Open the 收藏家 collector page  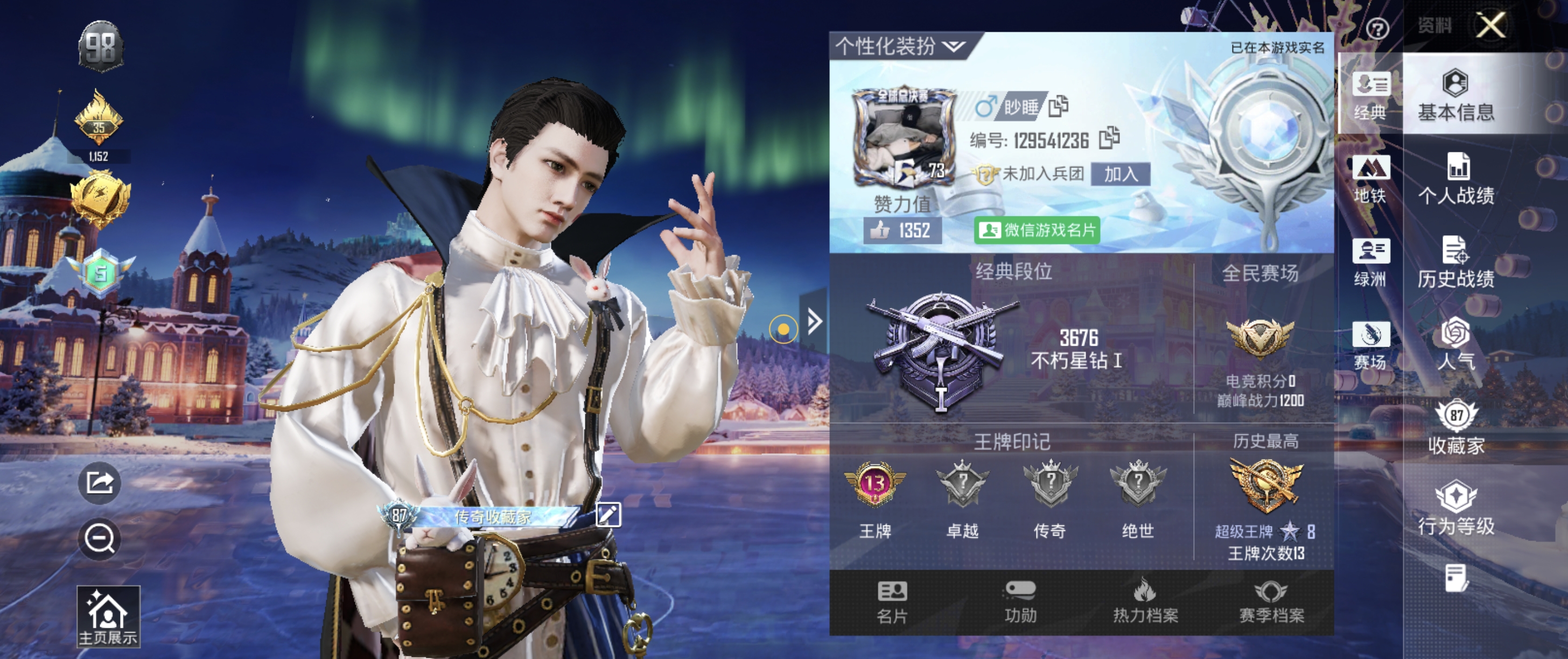[1456, 427]
